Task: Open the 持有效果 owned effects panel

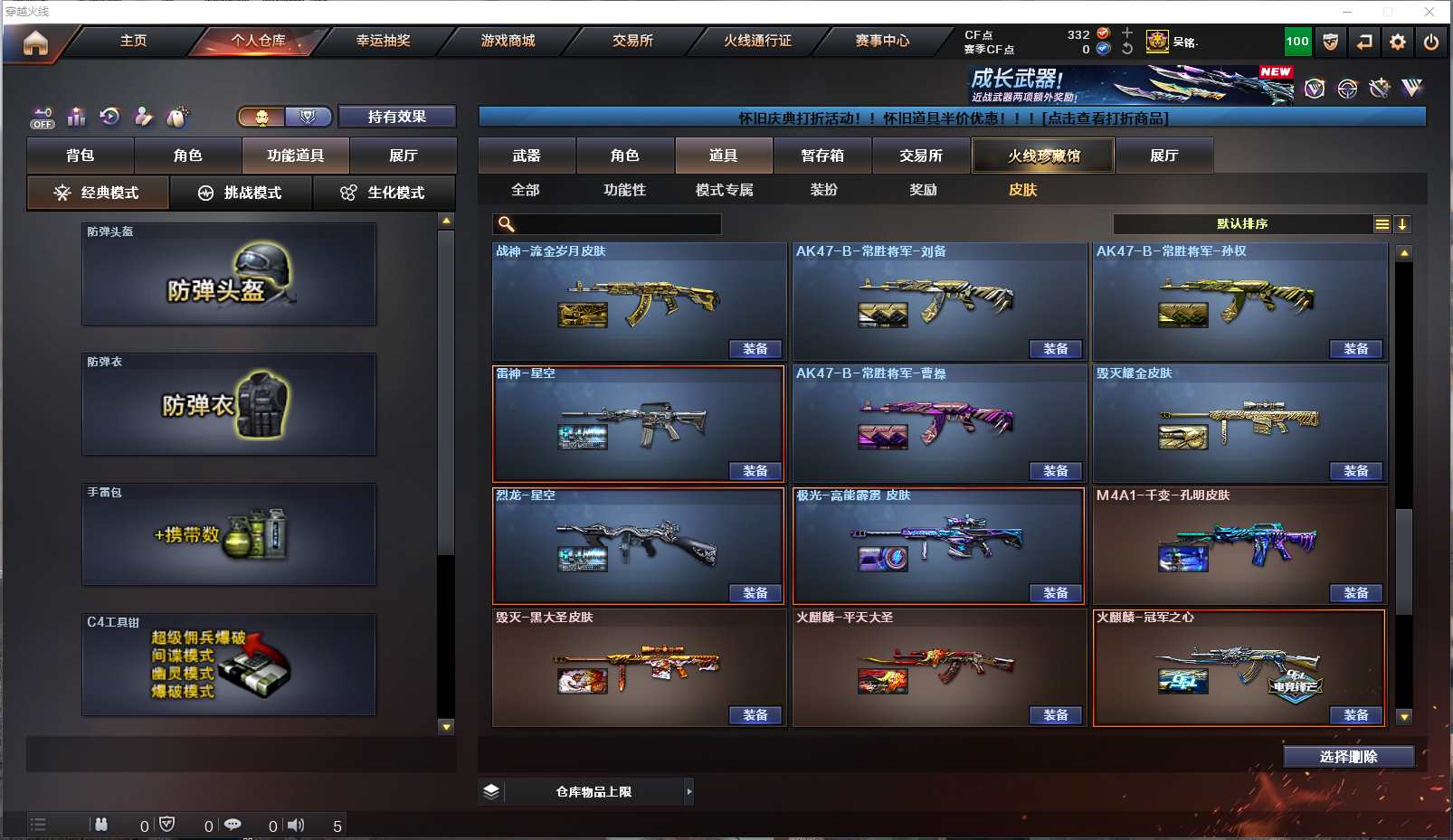Action: [x=396, y=117]
